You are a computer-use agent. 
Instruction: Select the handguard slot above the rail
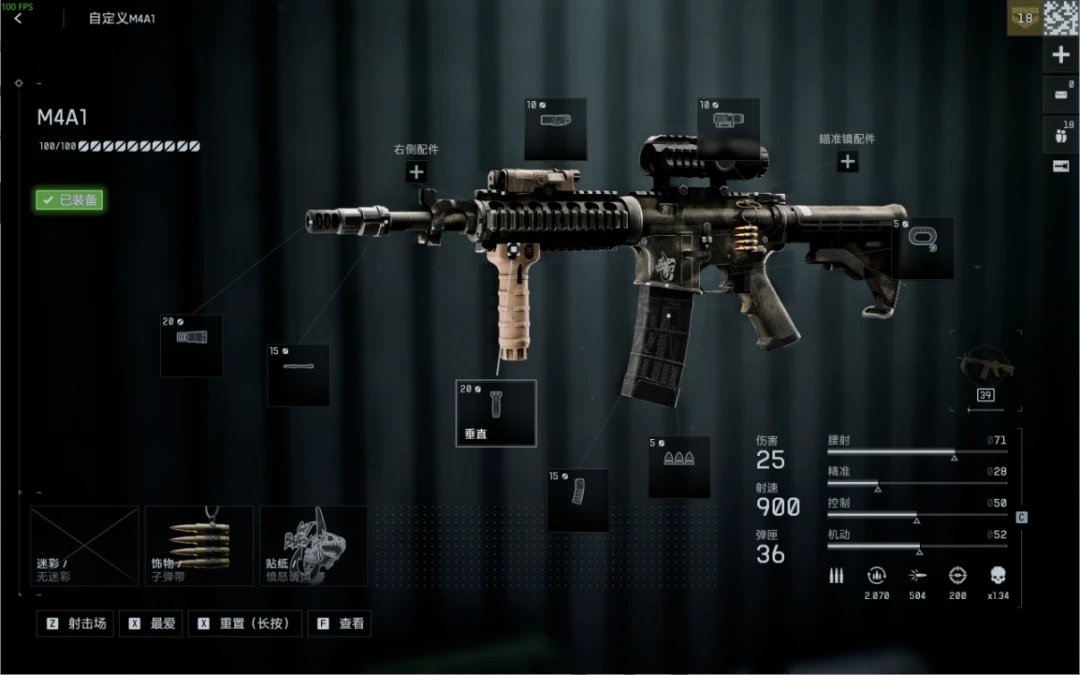click(555, 129)
